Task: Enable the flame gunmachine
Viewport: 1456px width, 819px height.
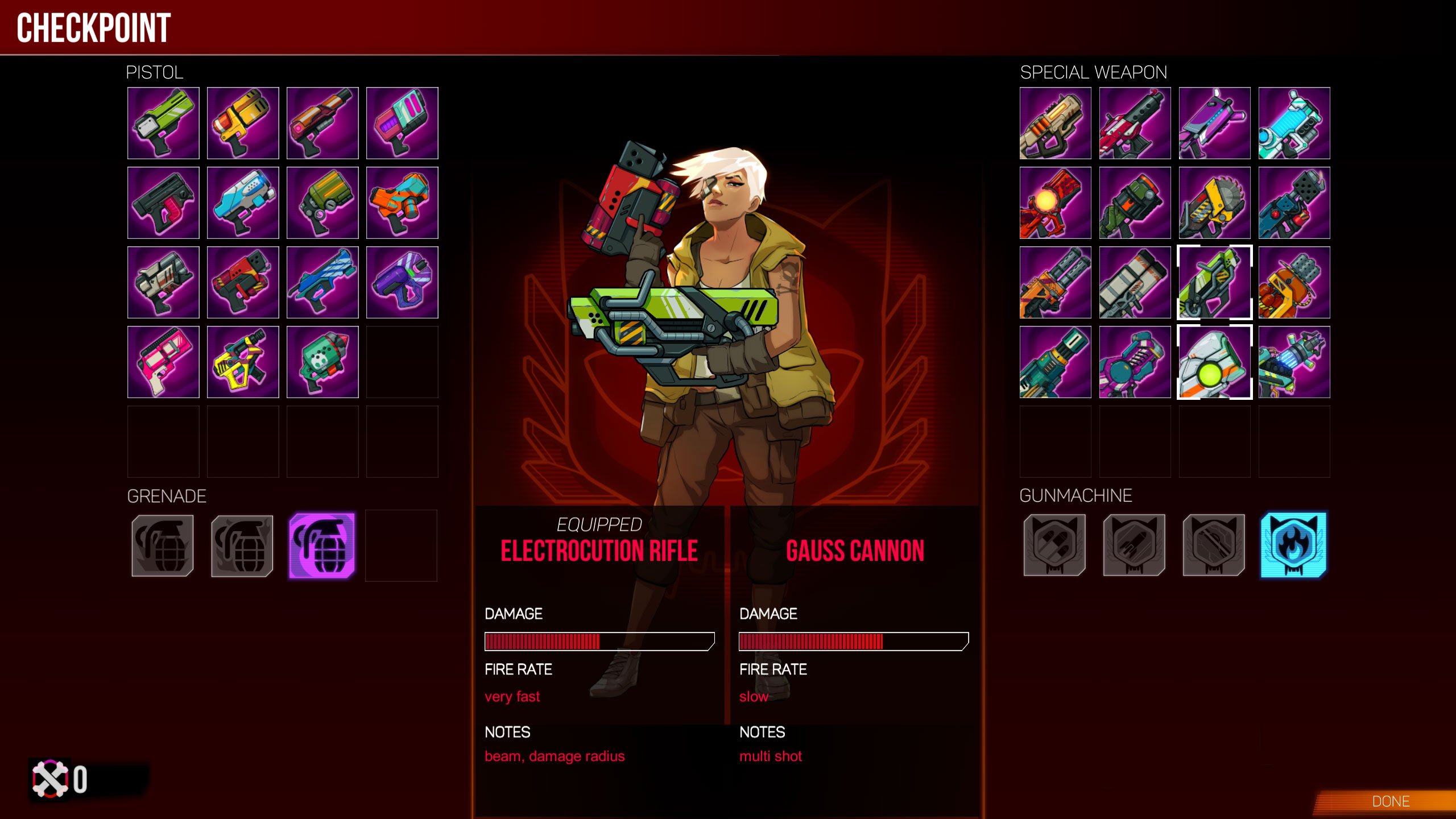Action: point(1294,545)
